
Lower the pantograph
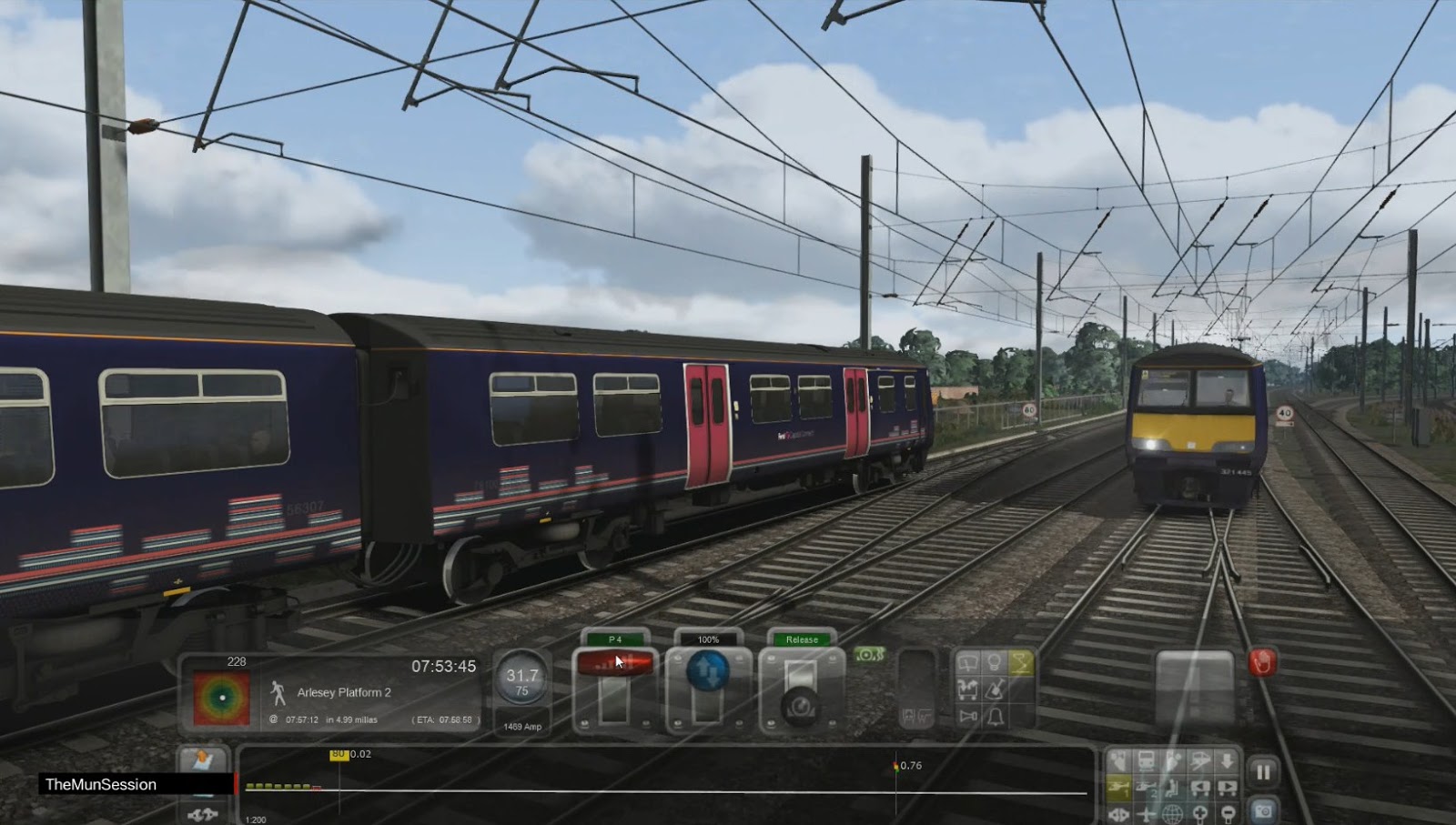pos(1021,664)
